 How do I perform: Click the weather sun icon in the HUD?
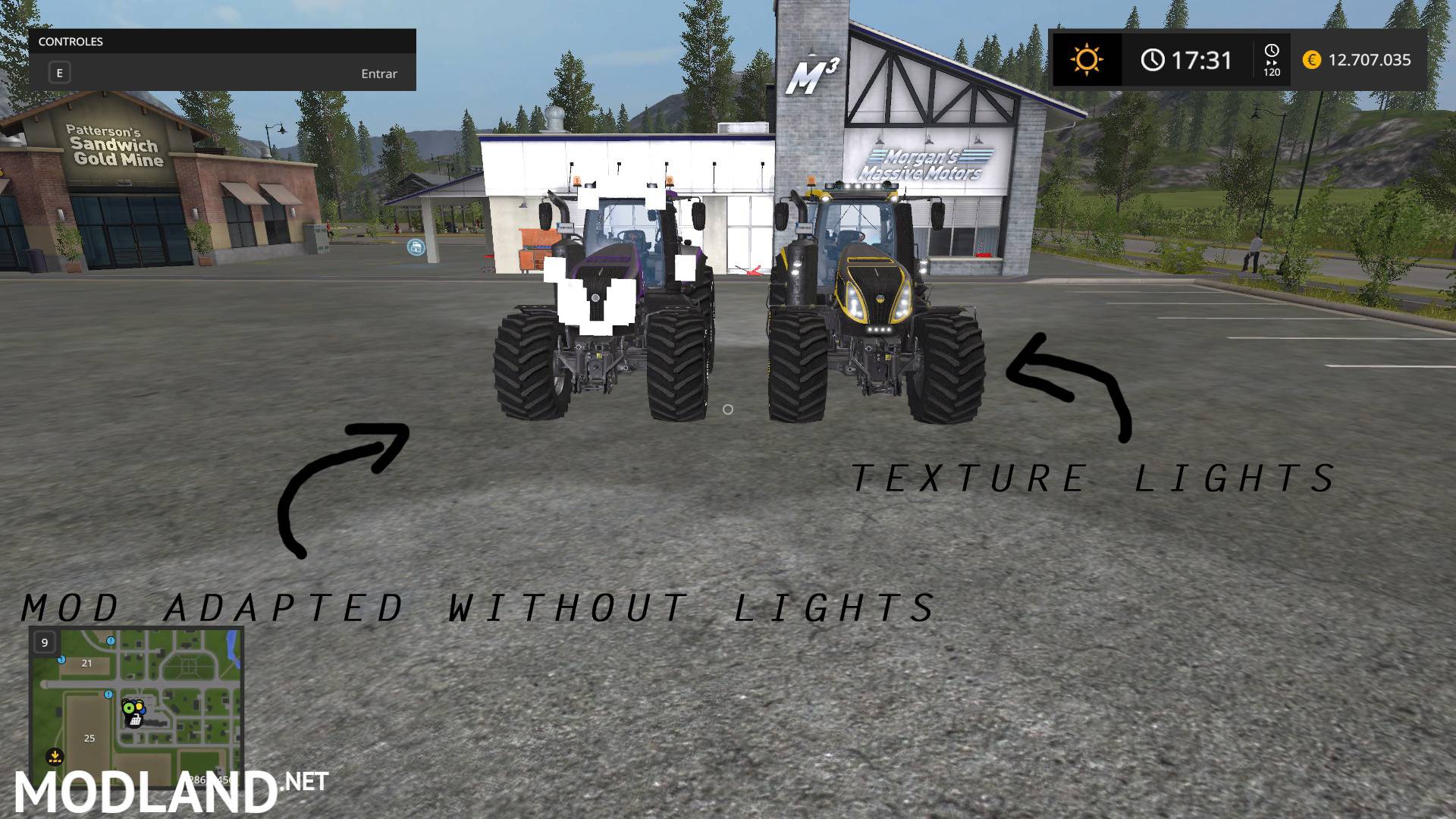coord(1087,59)
